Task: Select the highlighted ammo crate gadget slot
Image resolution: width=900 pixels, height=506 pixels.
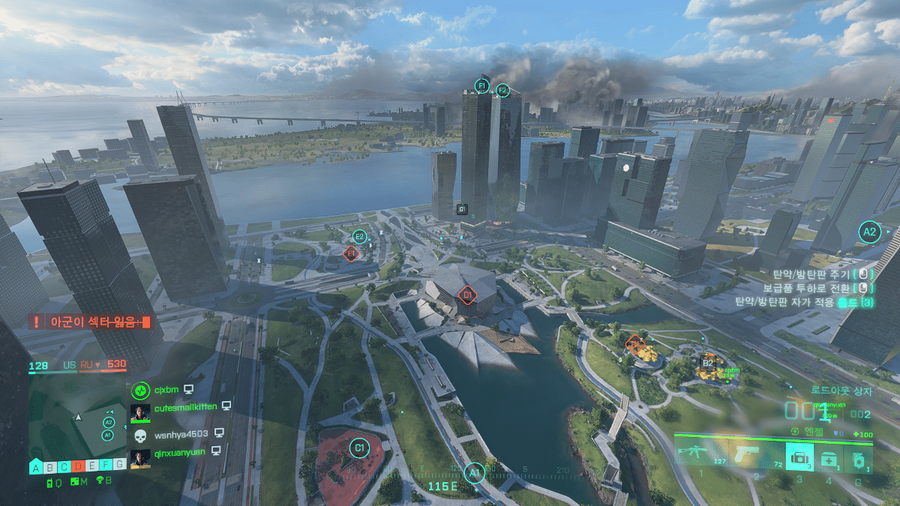Action: coord(799,457)
